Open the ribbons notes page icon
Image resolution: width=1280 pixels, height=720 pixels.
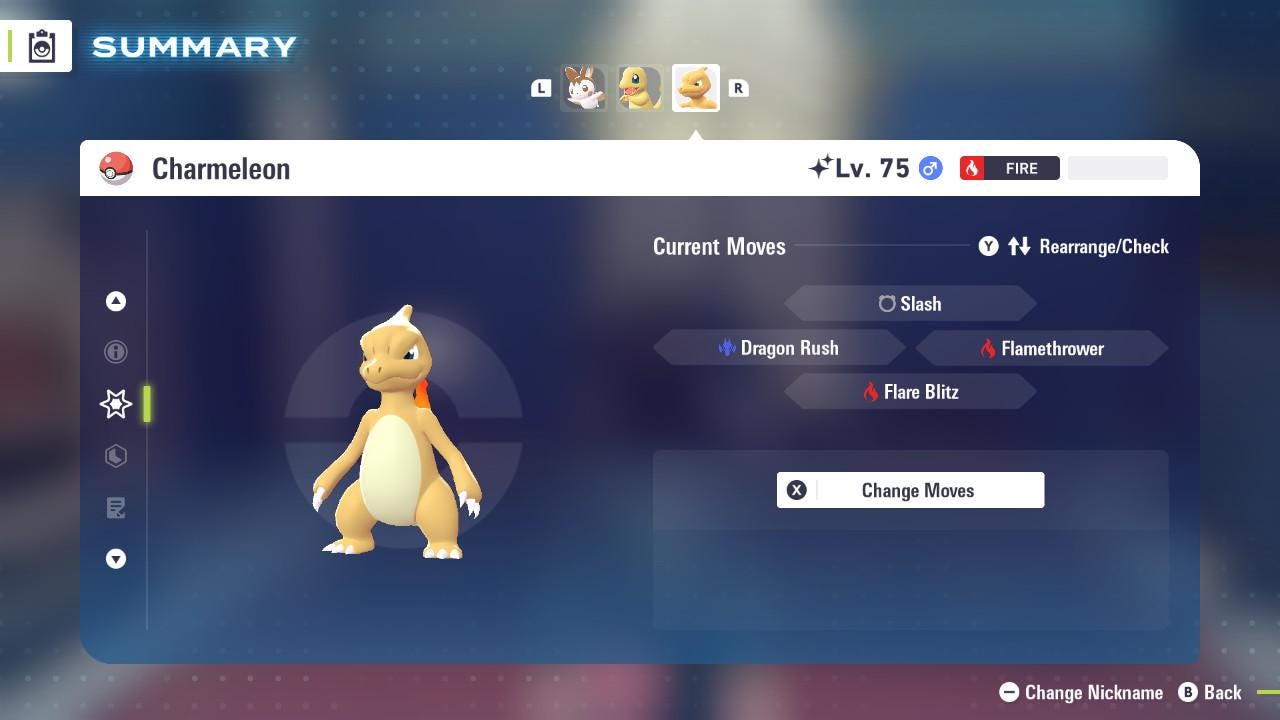pyautogui.click(x=116, y=508)
